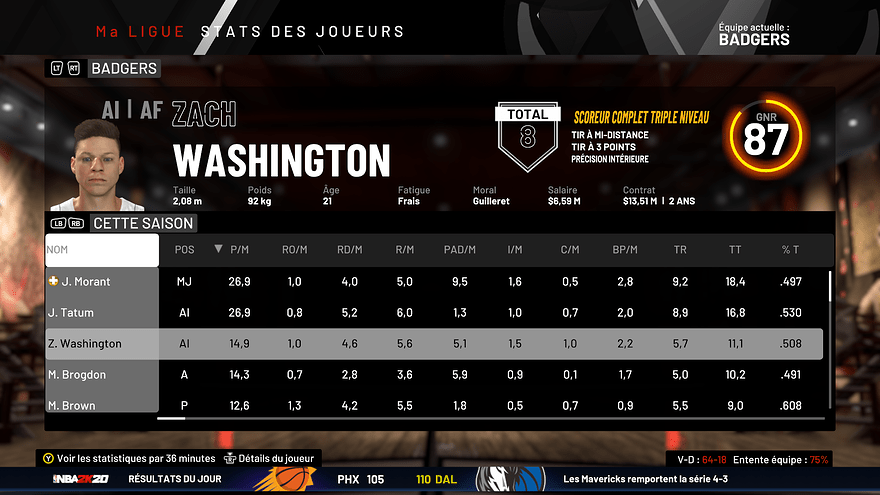Change the CETTE SAISON season filter
Image resolution: width=880 pixels, height=495 pixels.
click(x=142, y=223)
